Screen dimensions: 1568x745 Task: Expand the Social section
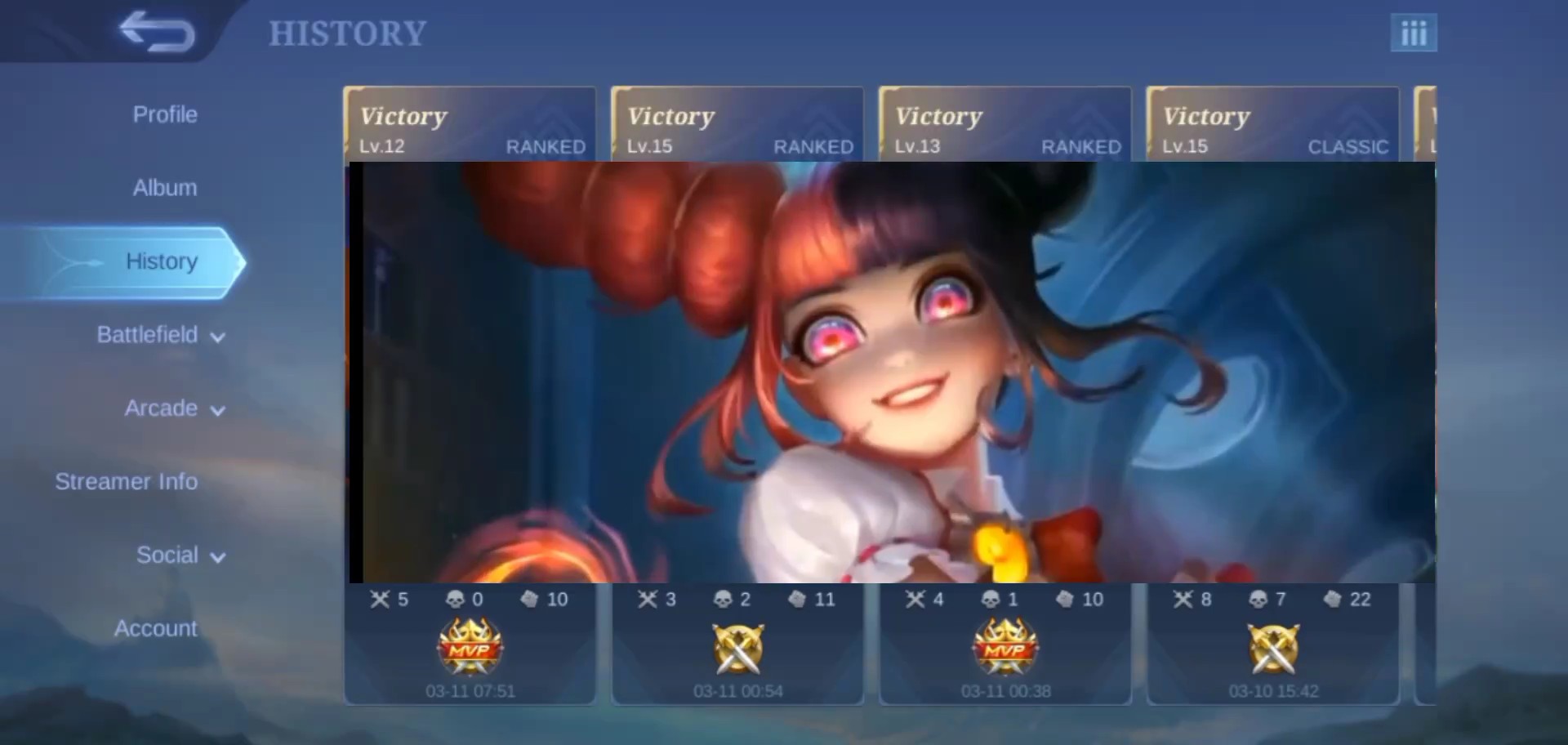click(x=180, y=555)
